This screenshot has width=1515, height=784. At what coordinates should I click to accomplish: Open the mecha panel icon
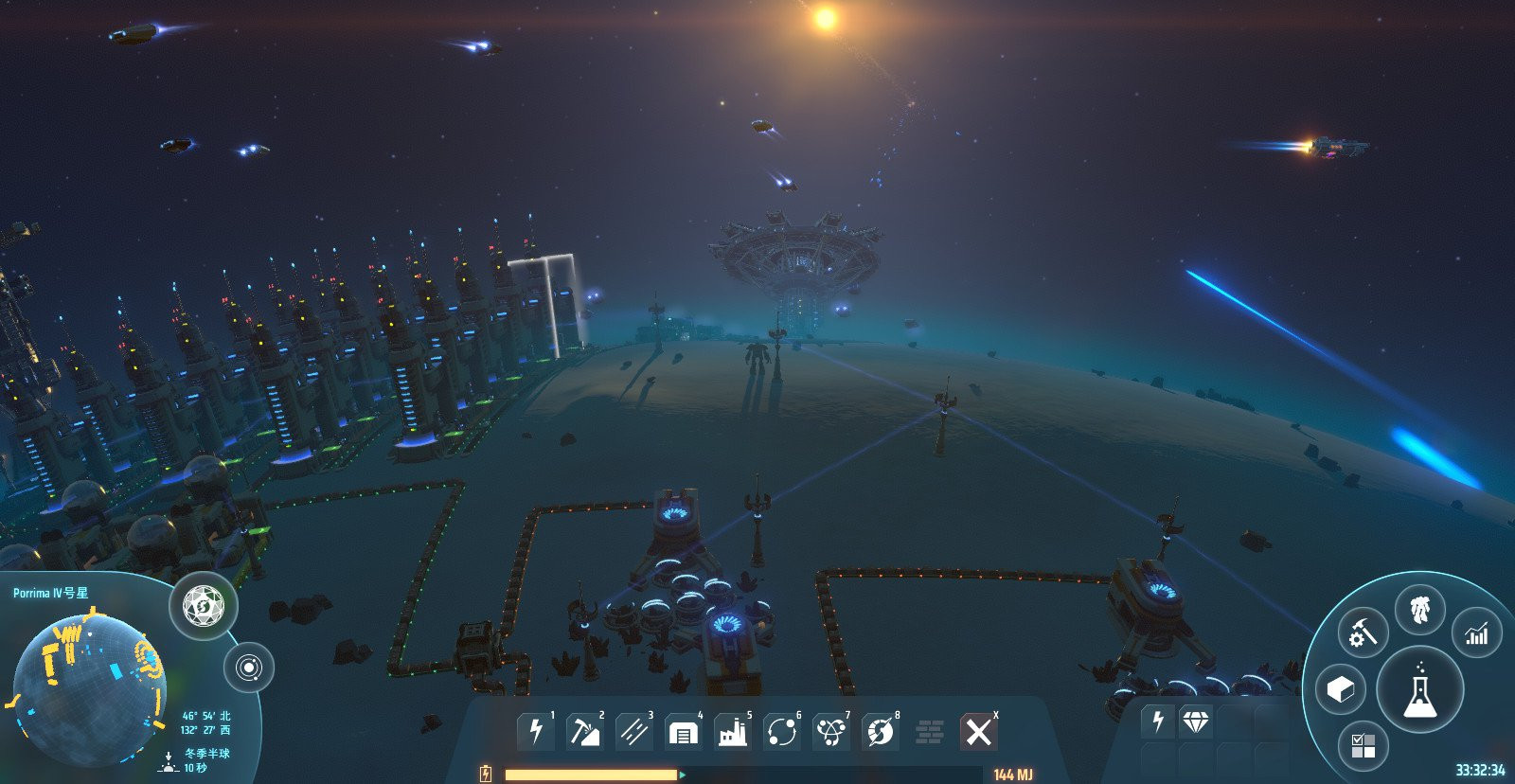(1419, 611)
